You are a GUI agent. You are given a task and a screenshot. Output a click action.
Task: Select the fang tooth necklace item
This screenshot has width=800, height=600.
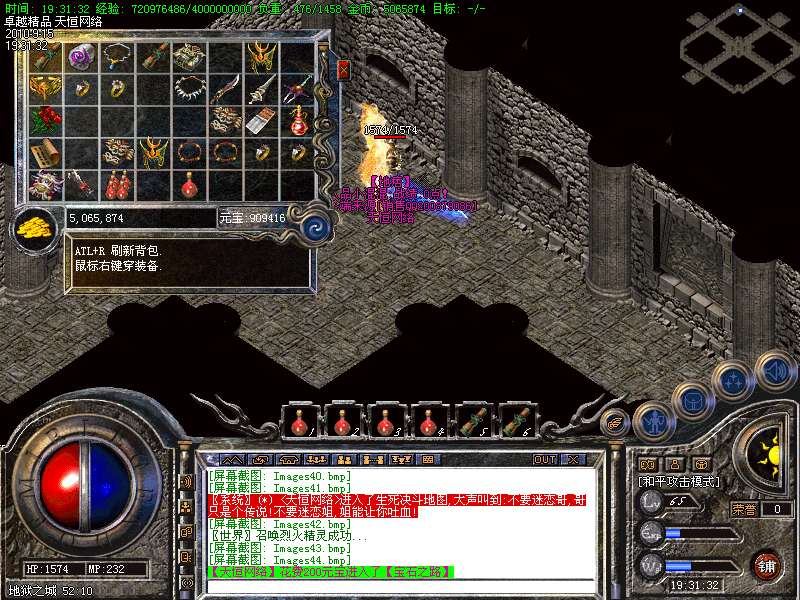click(x=190, y=88)
